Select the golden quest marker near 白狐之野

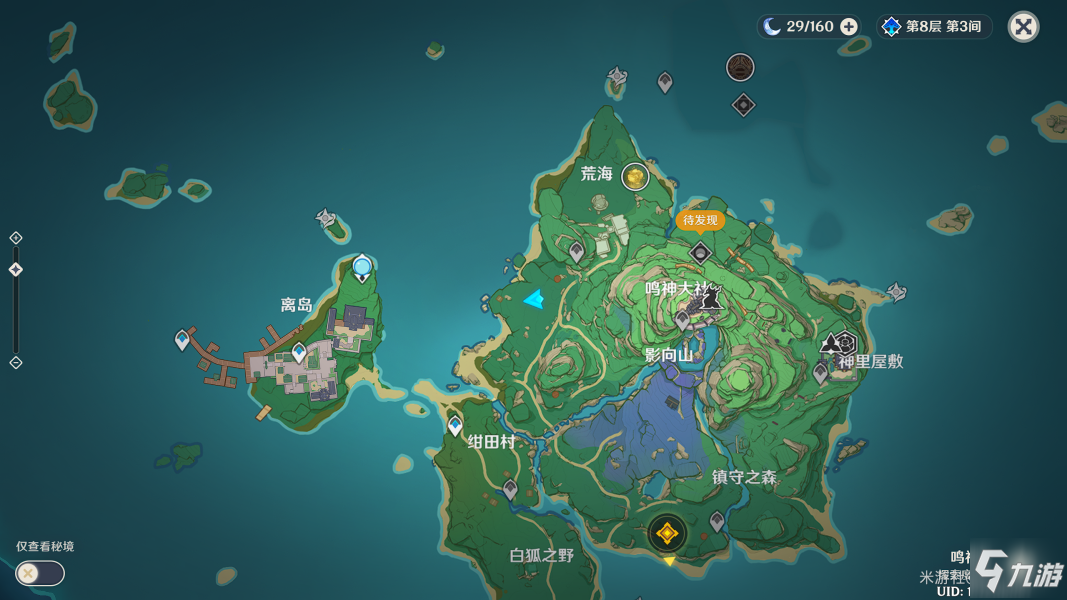667,534
